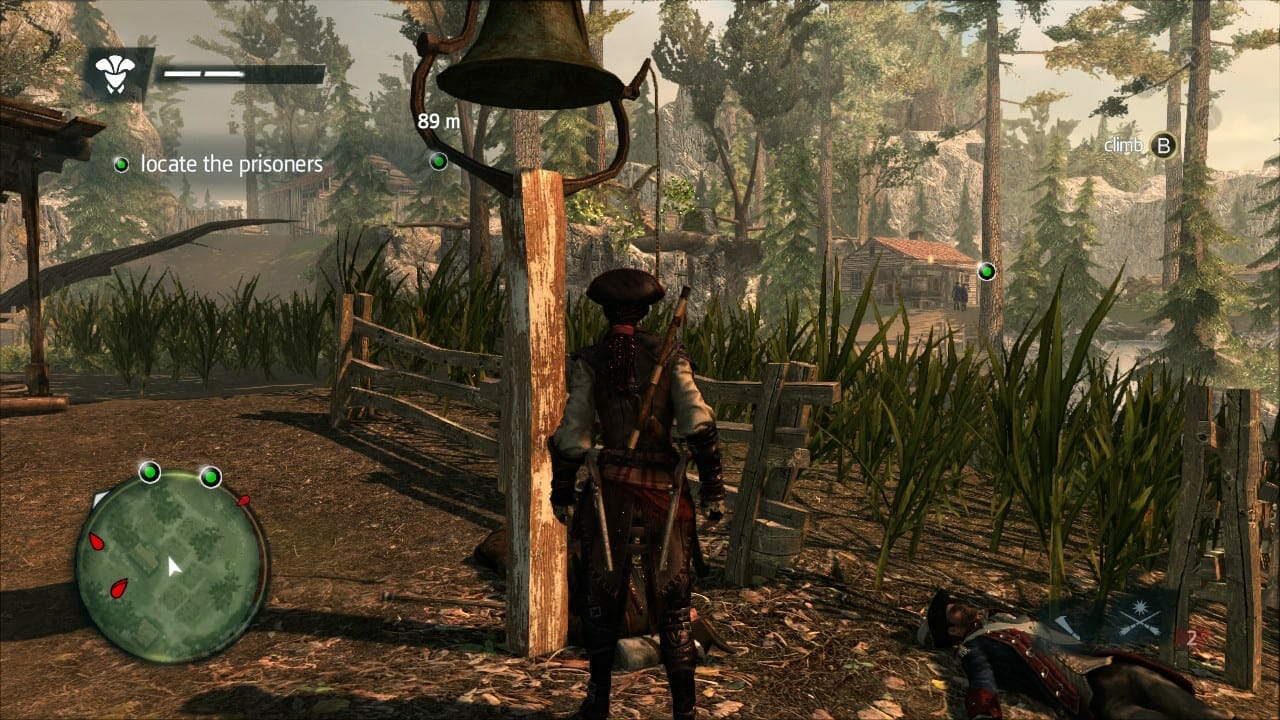Click the white north pointer on the minimap rim
1280x720 pixels.
click(98, 497)
